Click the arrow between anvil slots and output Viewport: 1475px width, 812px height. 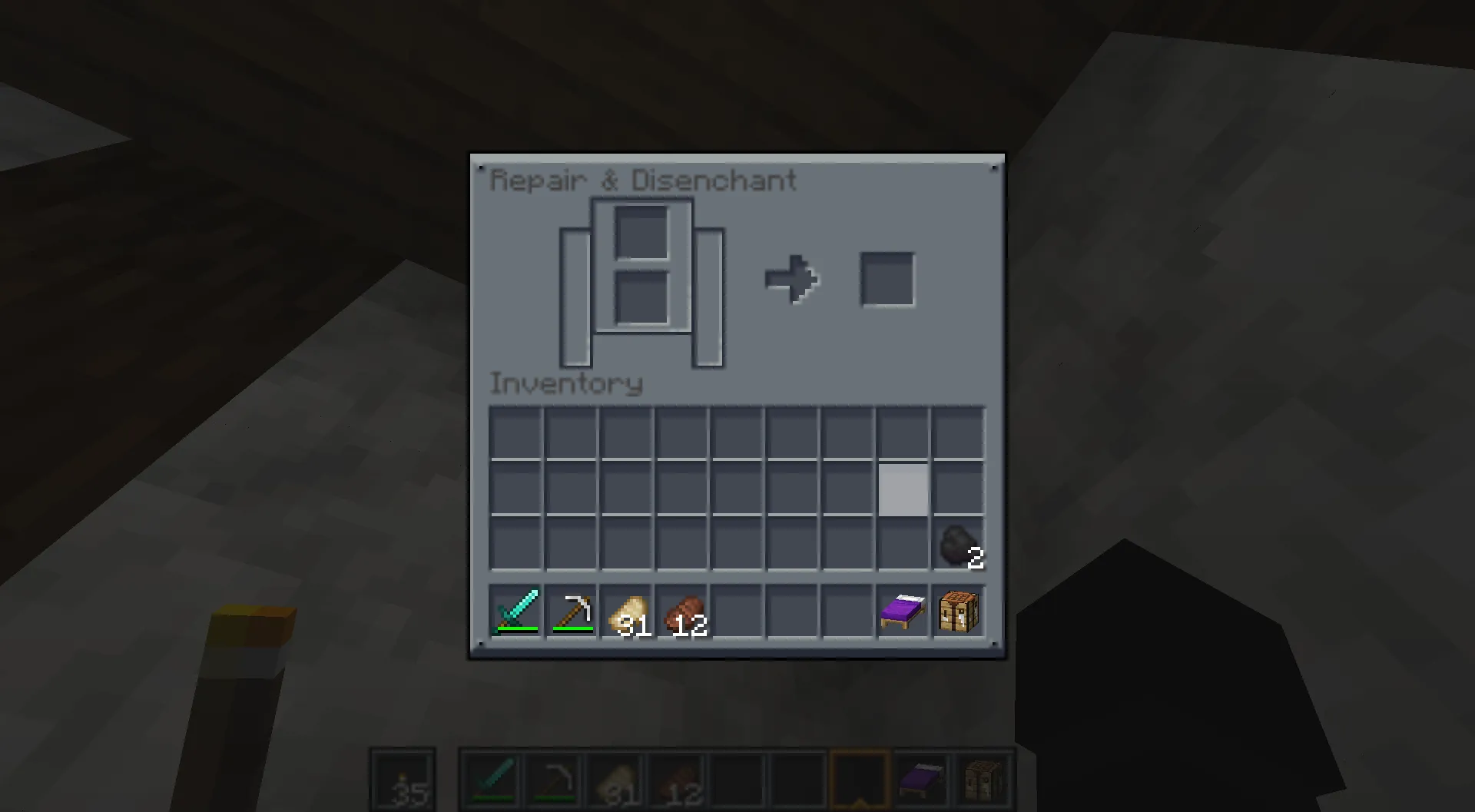pos(793,279)
